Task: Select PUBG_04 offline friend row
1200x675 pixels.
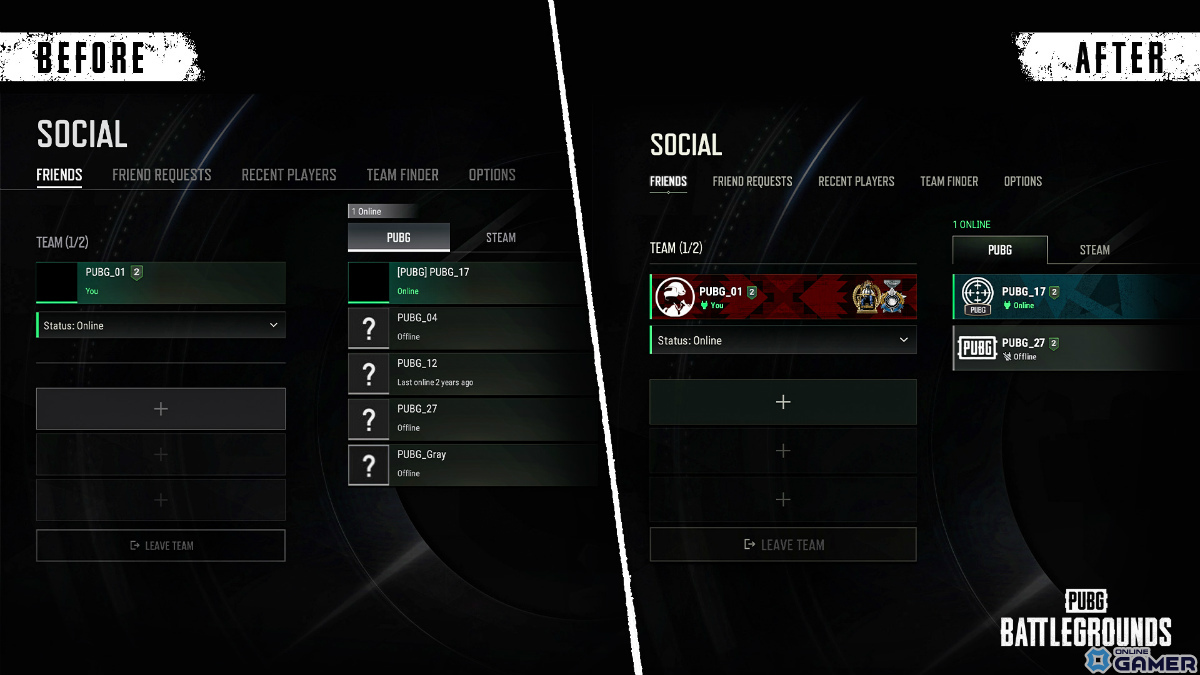Action: pos(470,327)
